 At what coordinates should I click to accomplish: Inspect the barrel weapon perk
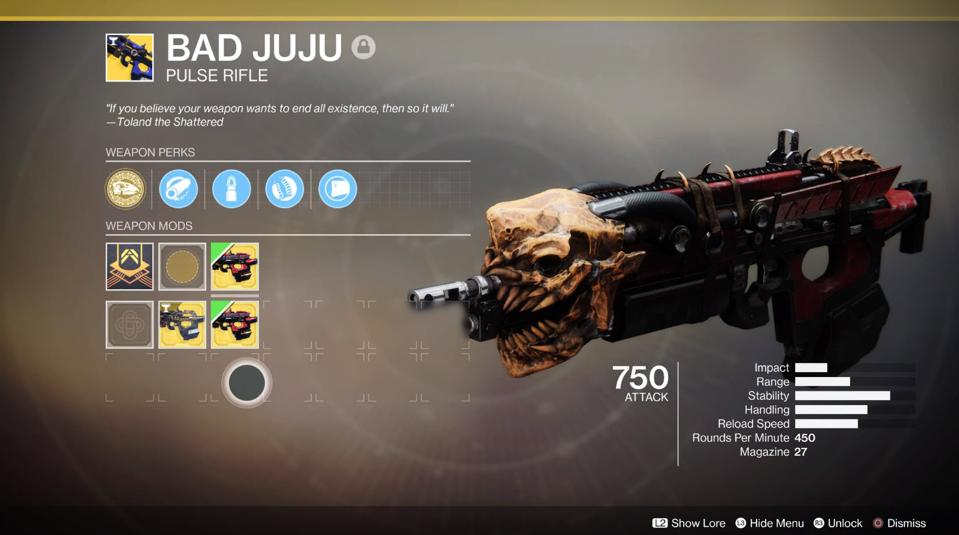178,189
